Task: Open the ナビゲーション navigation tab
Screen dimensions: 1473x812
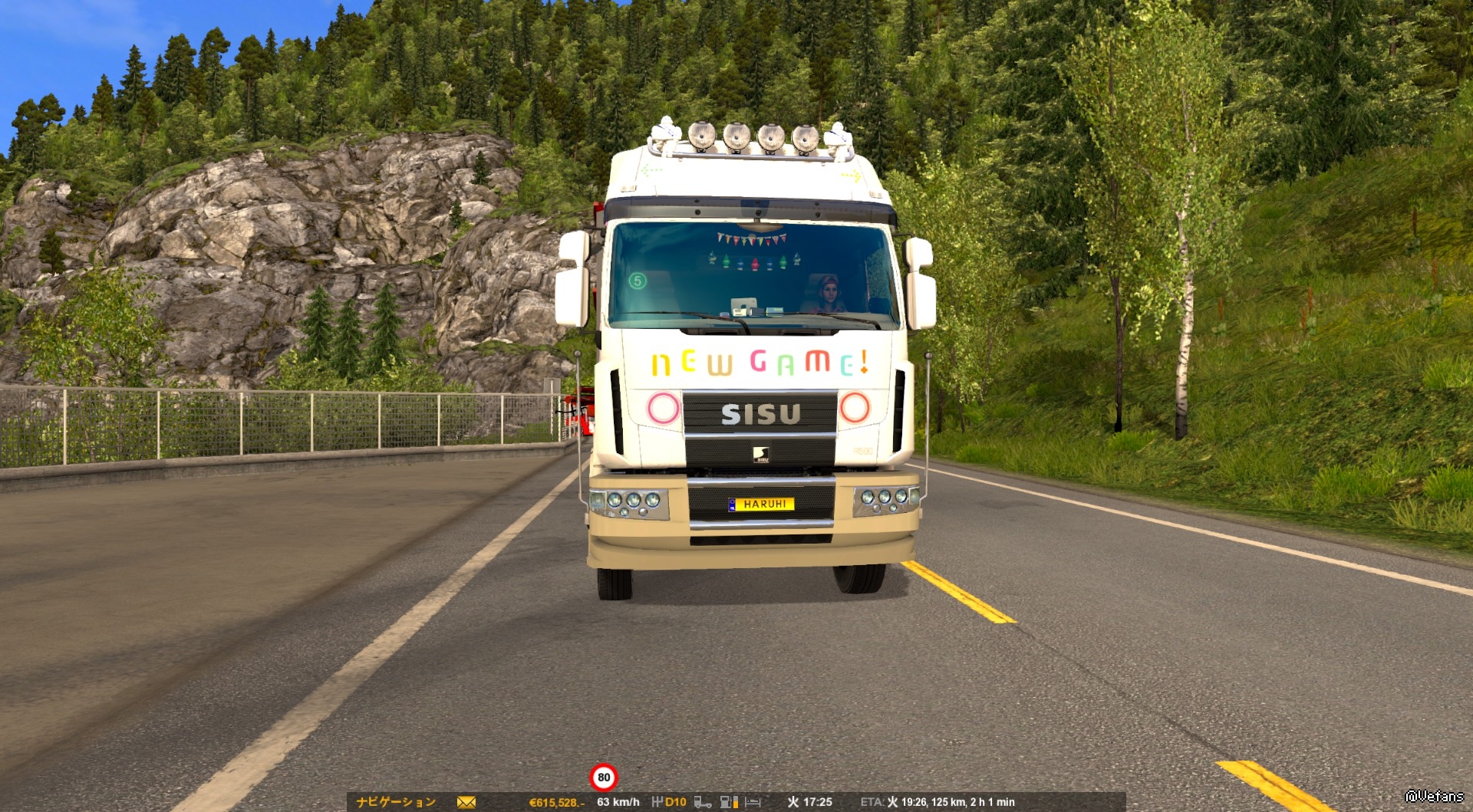Action: click(x=396, y=802)
